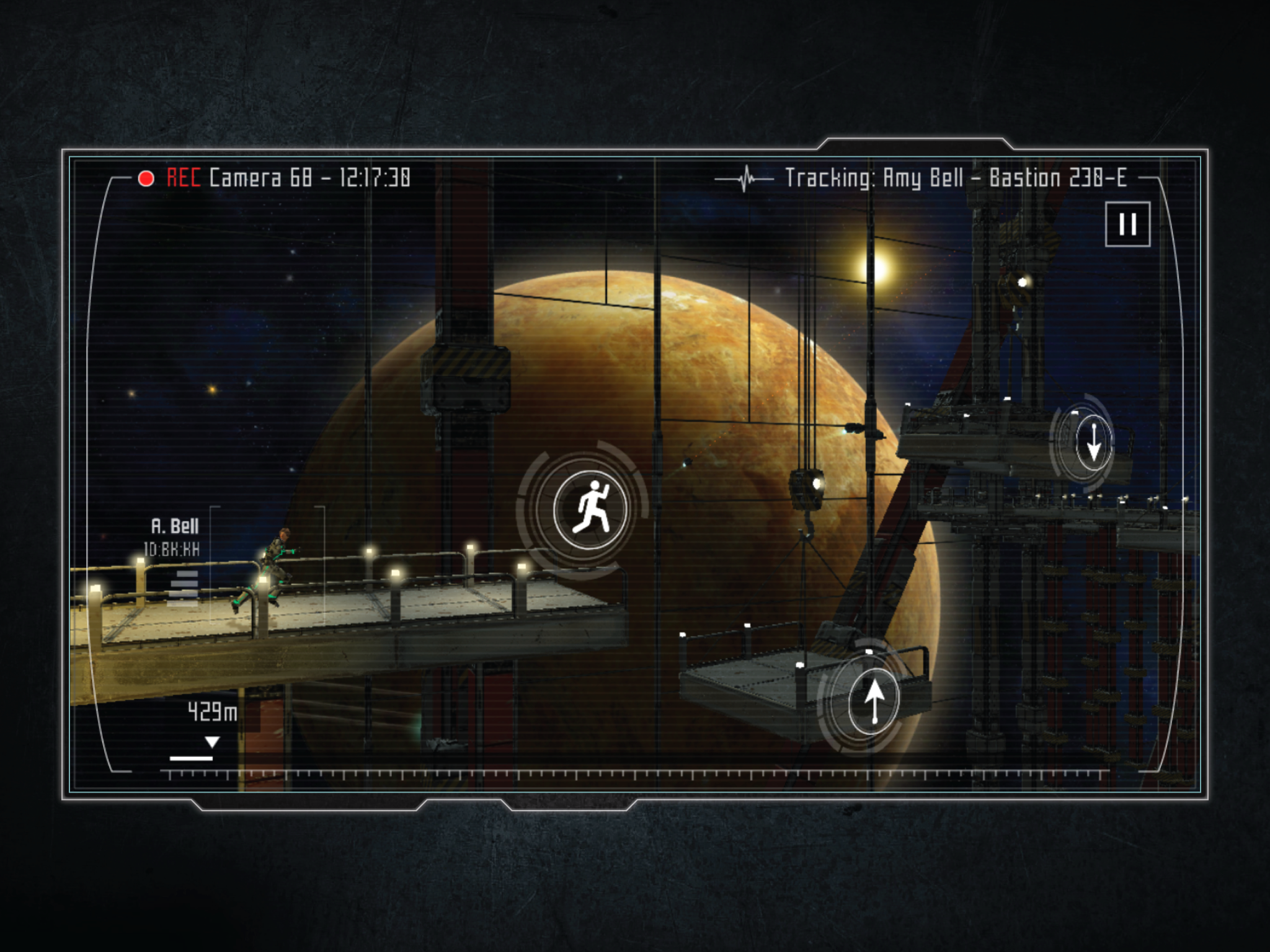Pause the game with the pause button
The height and width of the screenshot is (952, 1270).
click(x=1127, y=224)
